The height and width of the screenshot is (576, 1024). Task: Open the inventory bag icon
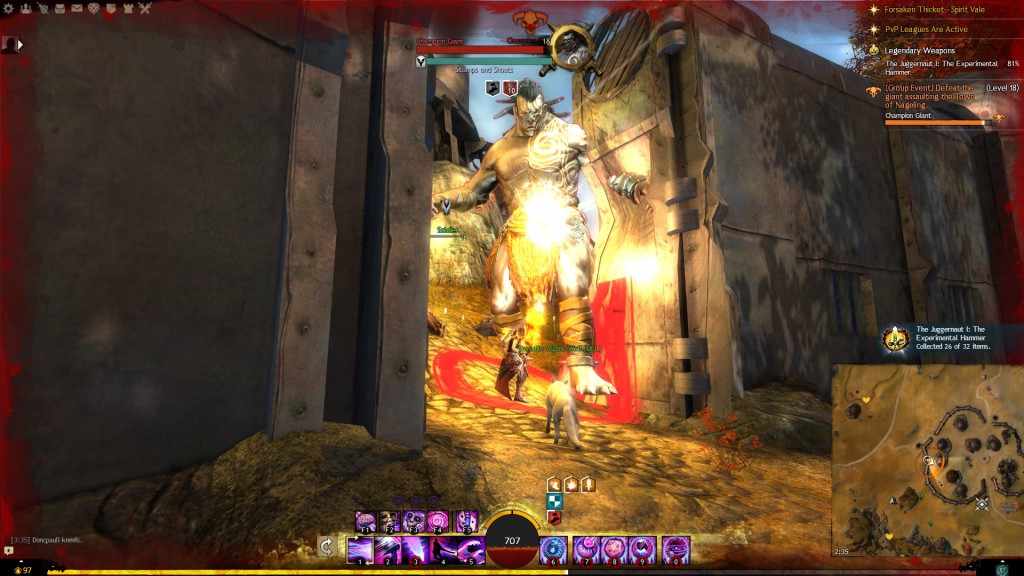[58, 9]
